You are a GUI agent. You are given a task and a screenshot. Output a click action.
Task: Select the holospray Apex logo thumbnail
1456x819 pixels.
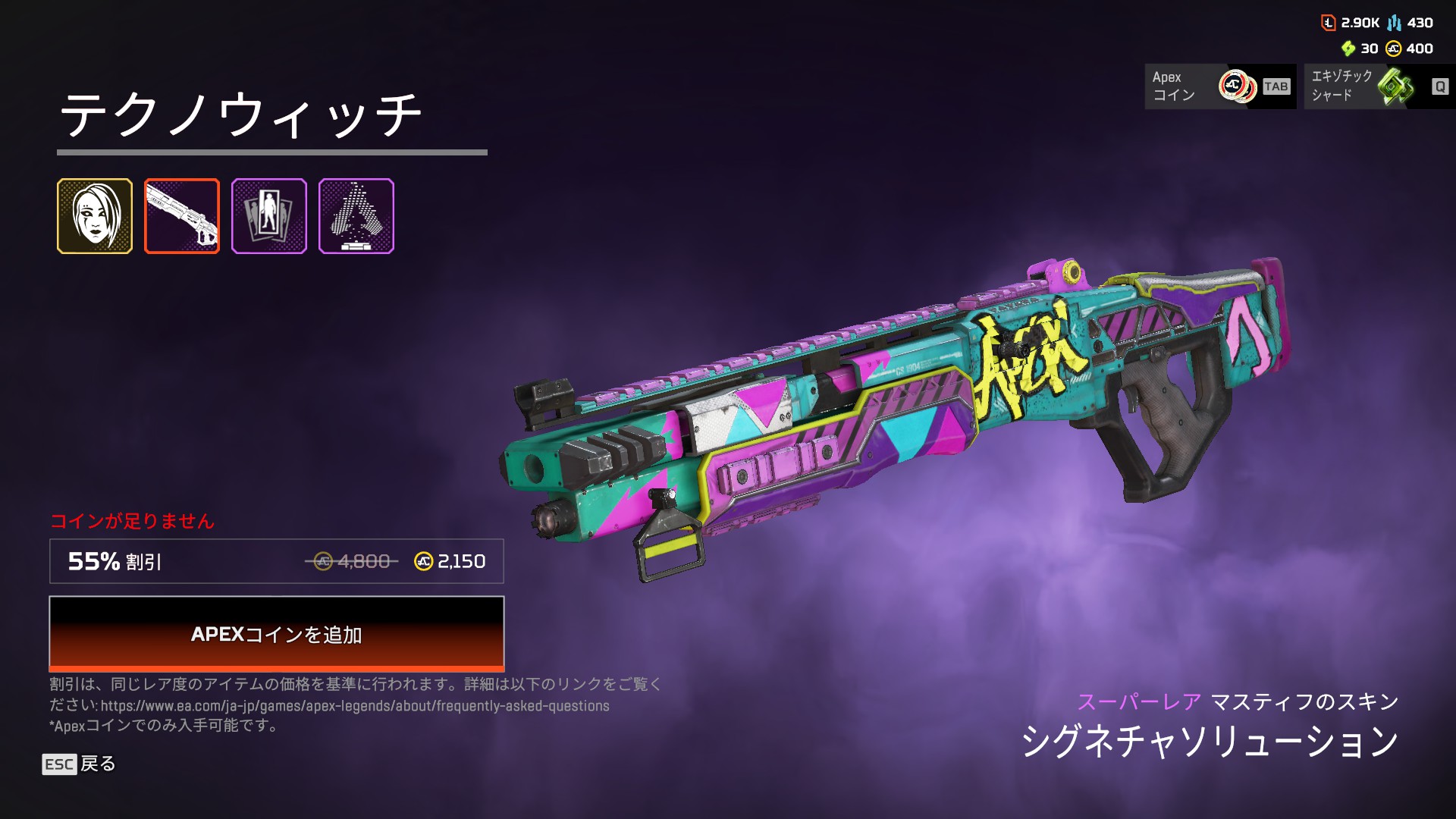click(356, 216)
